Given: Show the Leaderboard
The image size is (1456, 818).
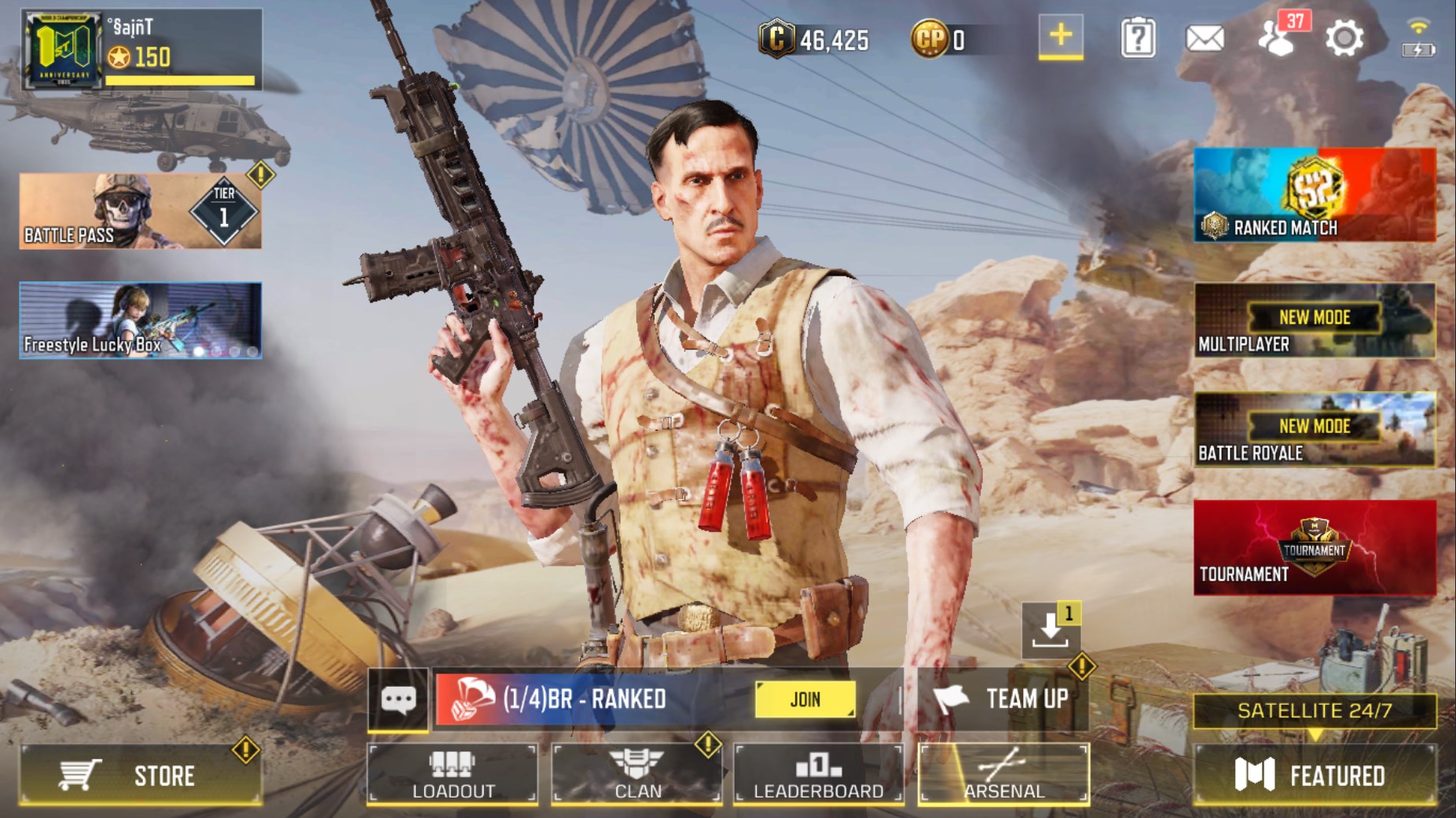Looking at the screenshot, I should (x=818, y=775).
